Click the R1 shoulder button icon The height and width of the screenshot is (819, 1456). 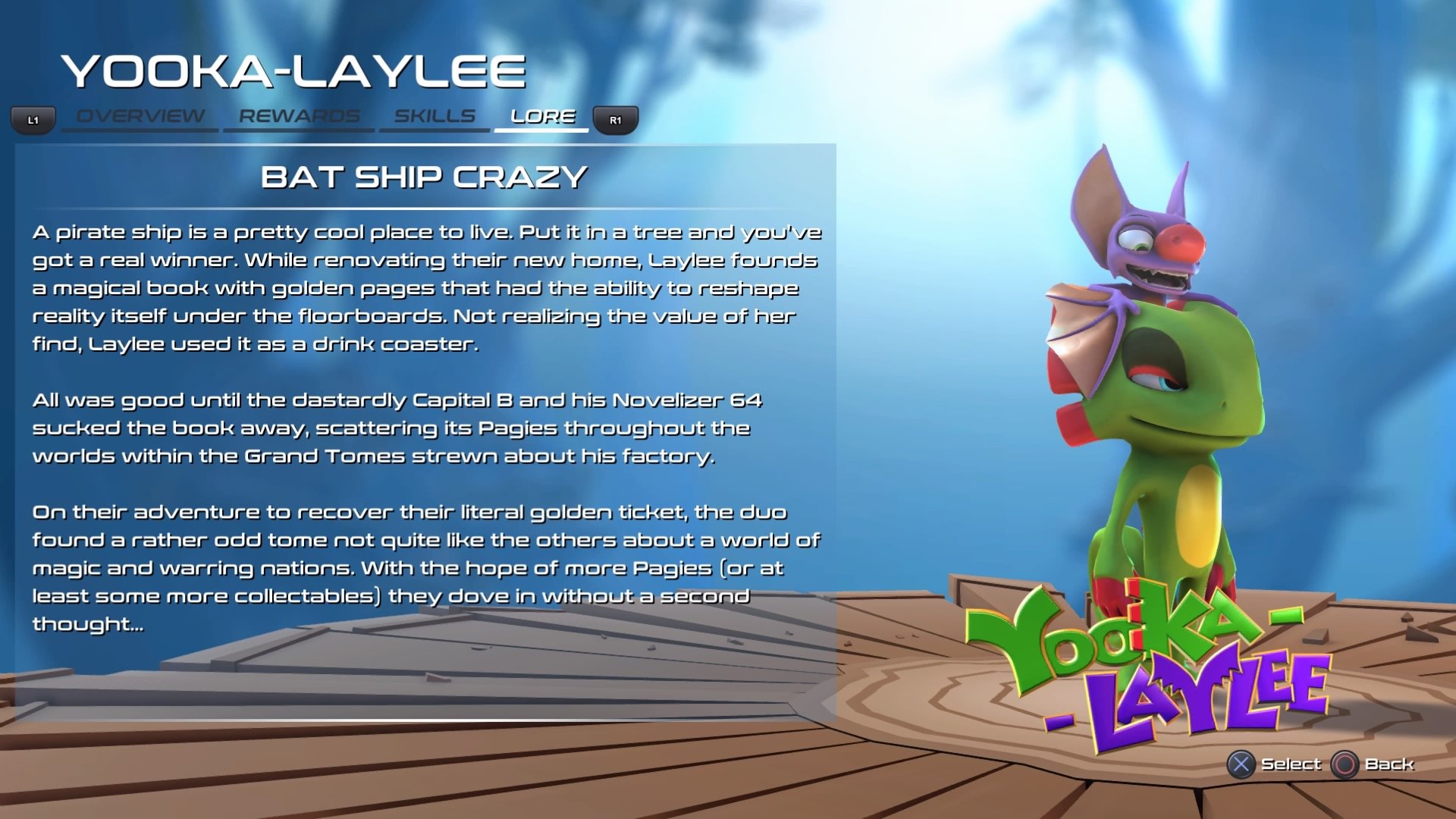[616, 120]
